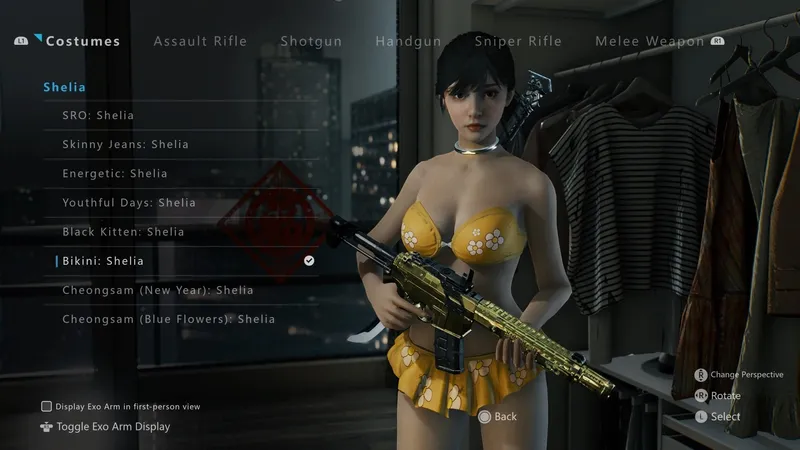
Task: Select the Skinny Jeans: Shelia costume
Action: (x=125, y=145)
